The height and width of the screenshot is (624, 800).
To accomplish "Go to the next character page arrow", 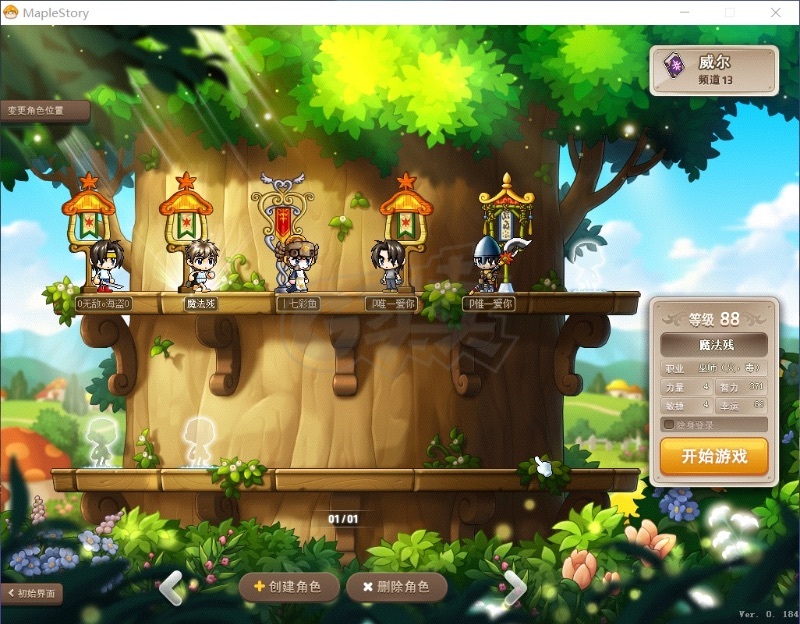I will pyautogui.click(x=514, y=587).
